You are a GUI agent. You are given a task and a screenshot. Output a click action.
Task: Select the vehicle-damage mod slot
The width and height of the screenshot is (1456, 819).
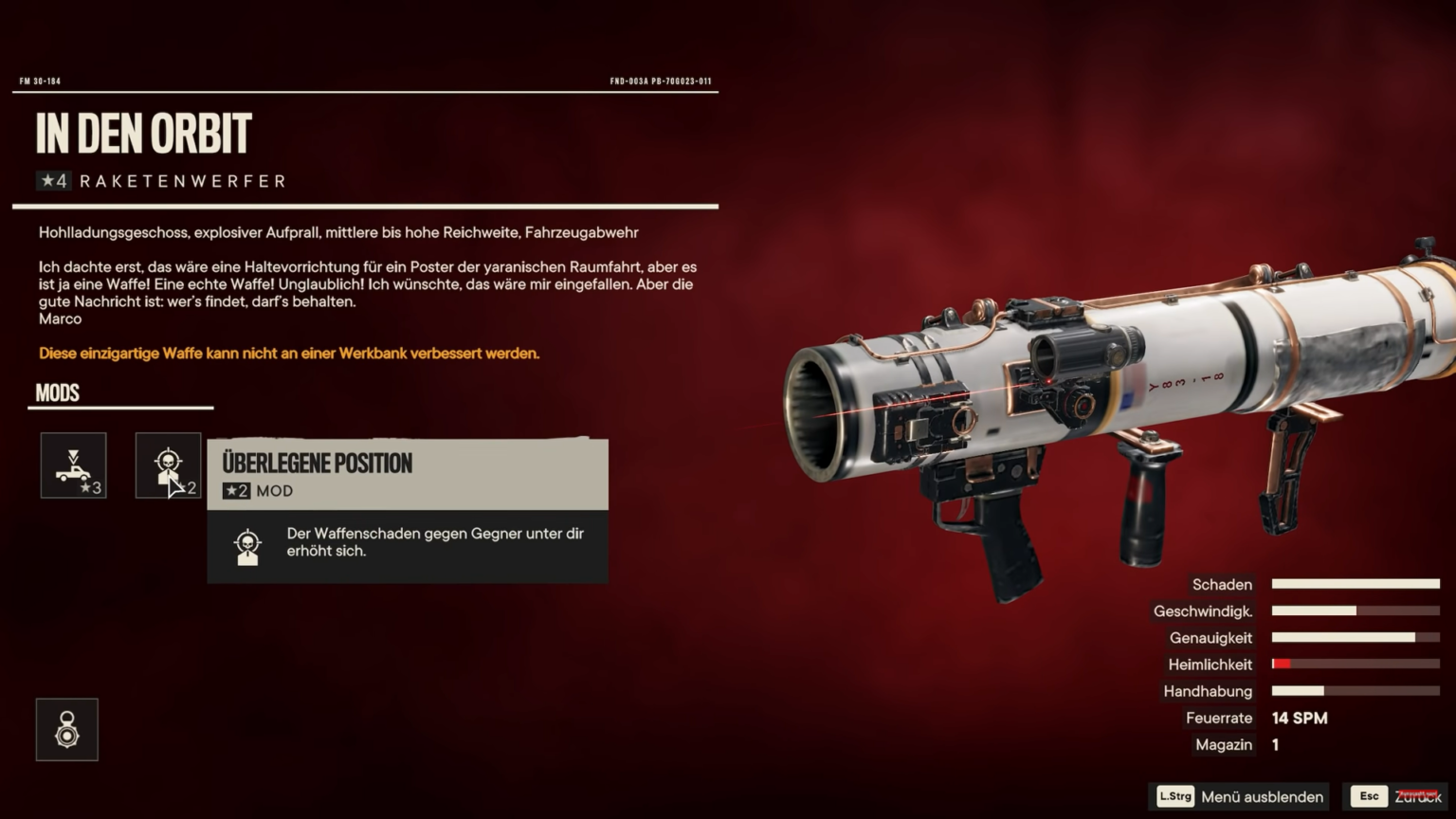pos(73,465)
